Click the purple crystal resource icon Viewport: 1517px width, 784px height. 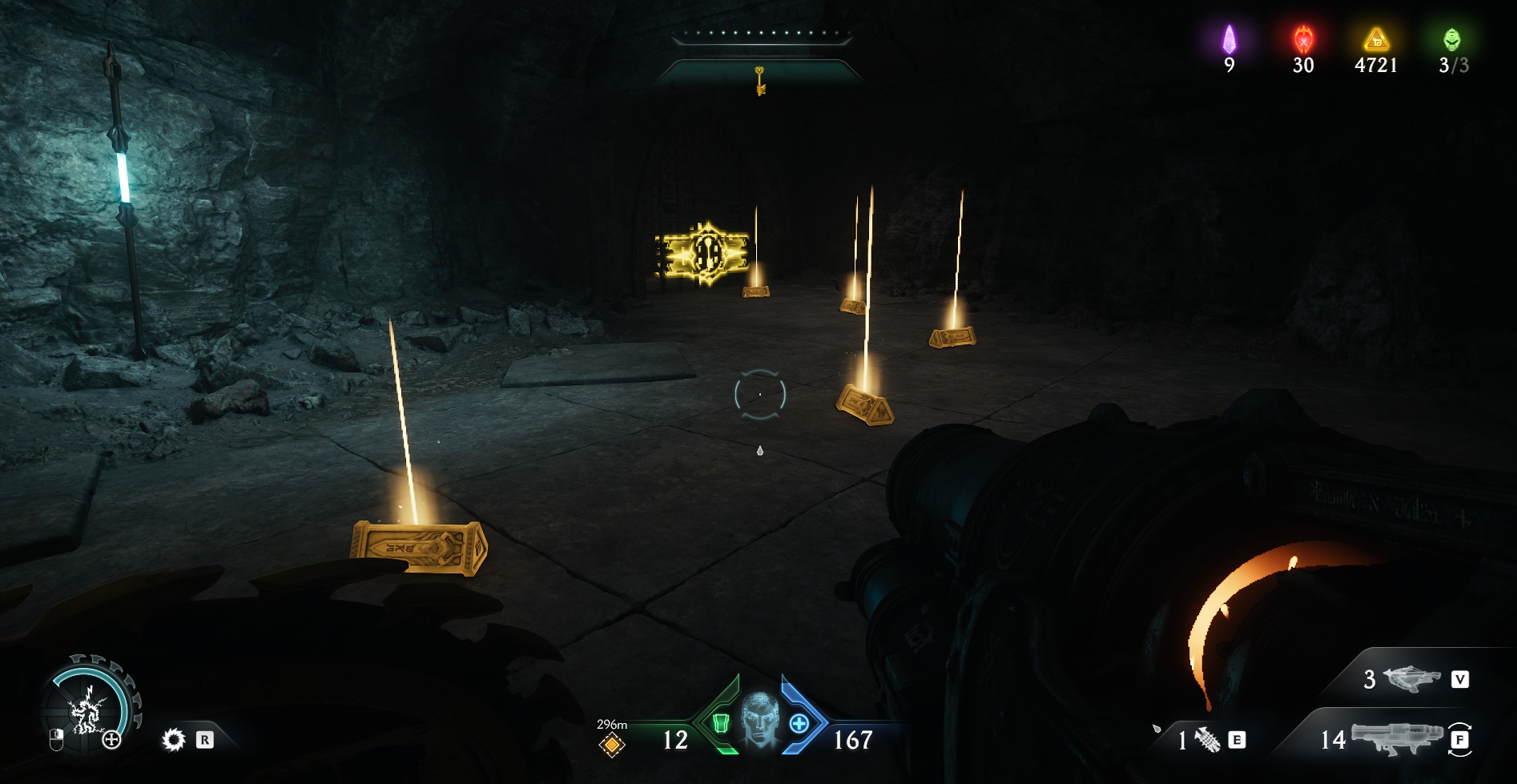click(x=1229, y=39)
